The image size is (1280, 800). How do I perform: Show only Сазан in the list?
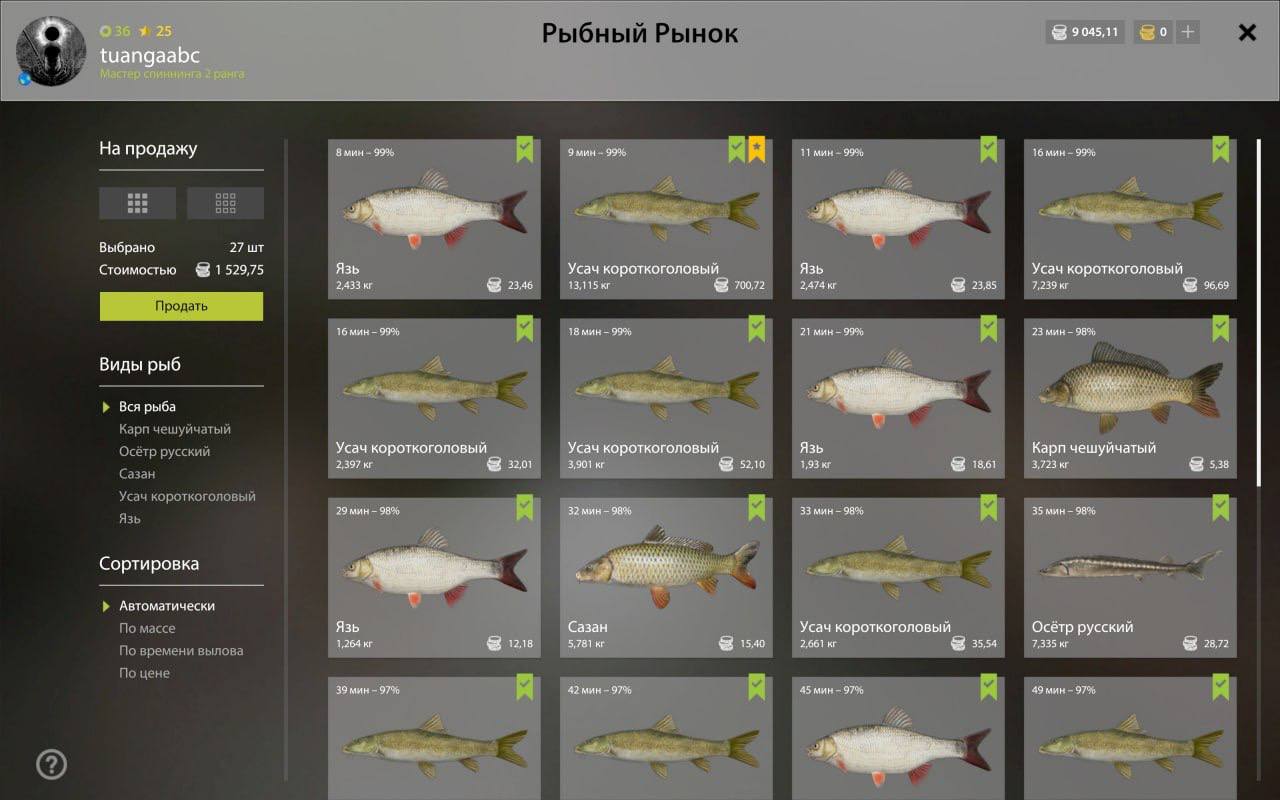(137, 474)
